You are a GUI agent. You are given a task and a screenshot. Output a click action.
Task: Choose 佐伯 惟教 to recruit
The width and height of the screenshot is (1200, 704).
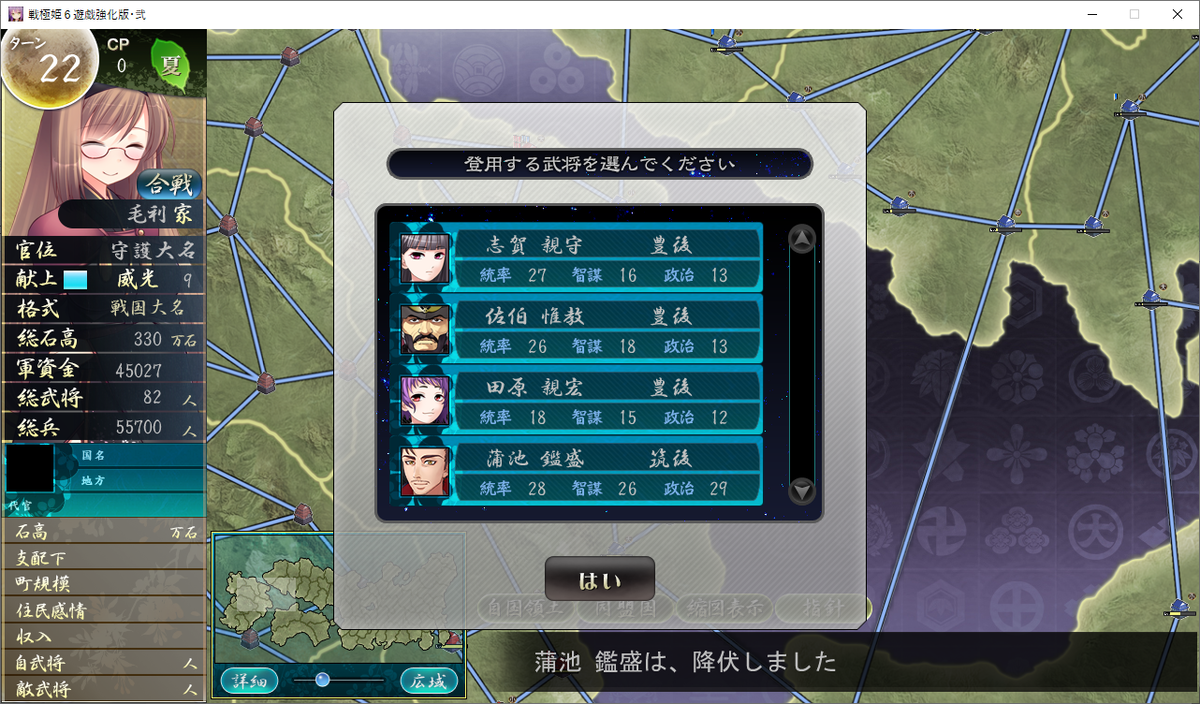(577, 330)
